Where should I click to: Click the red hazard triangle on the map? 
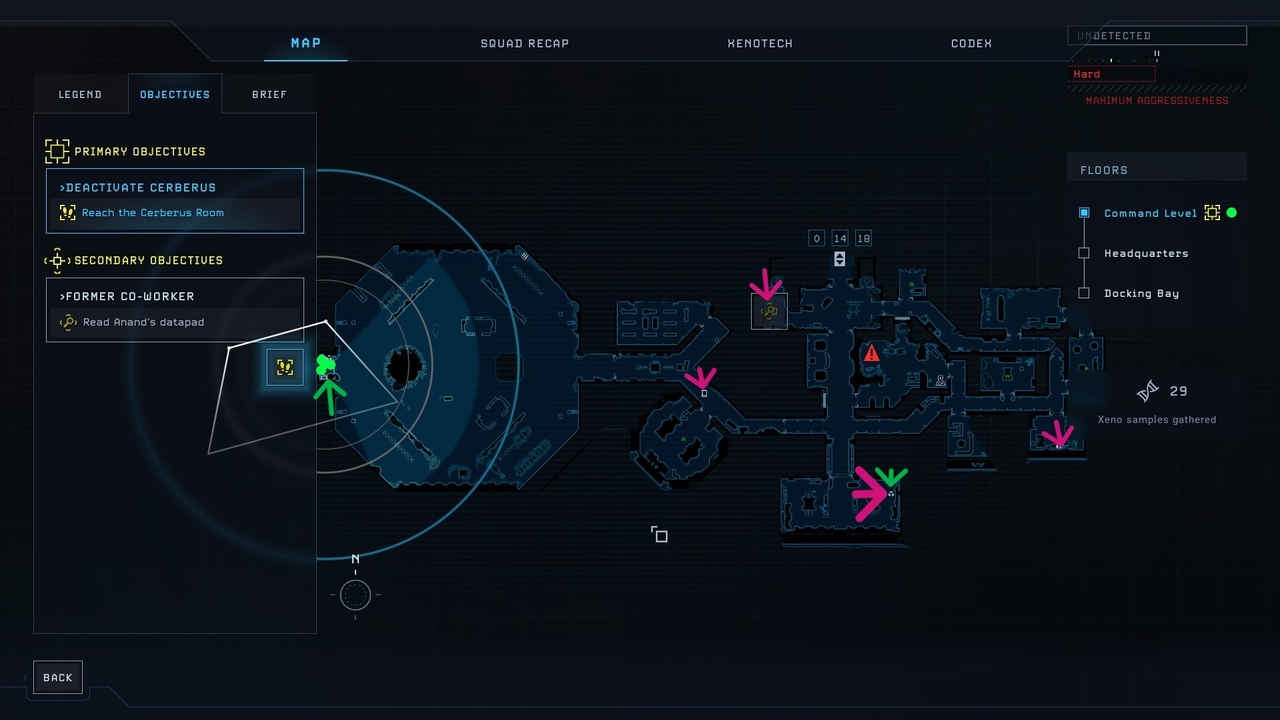click(x=871, y=352)
